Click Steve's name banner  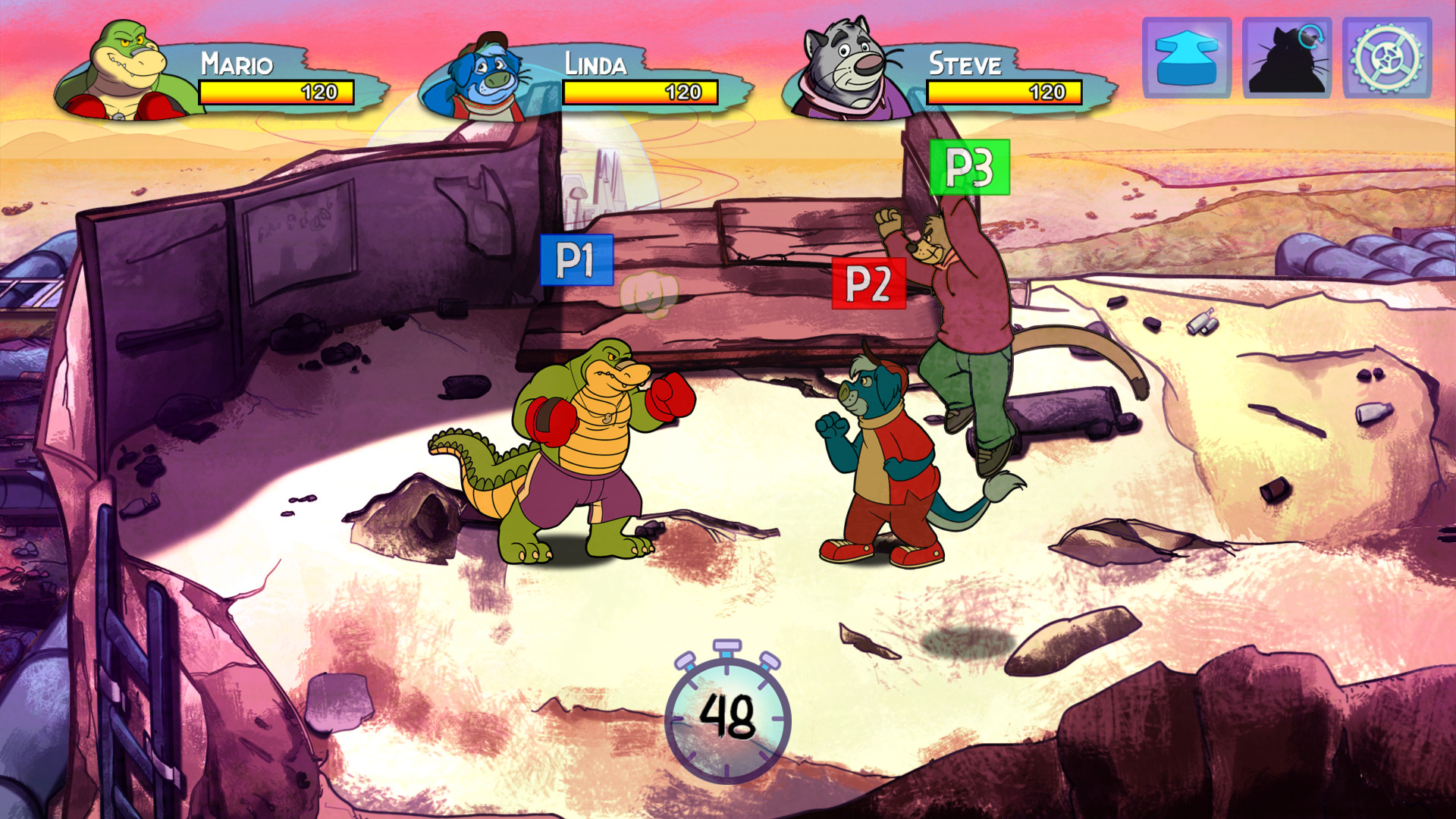pyautogui.click(x=967, y=64)
